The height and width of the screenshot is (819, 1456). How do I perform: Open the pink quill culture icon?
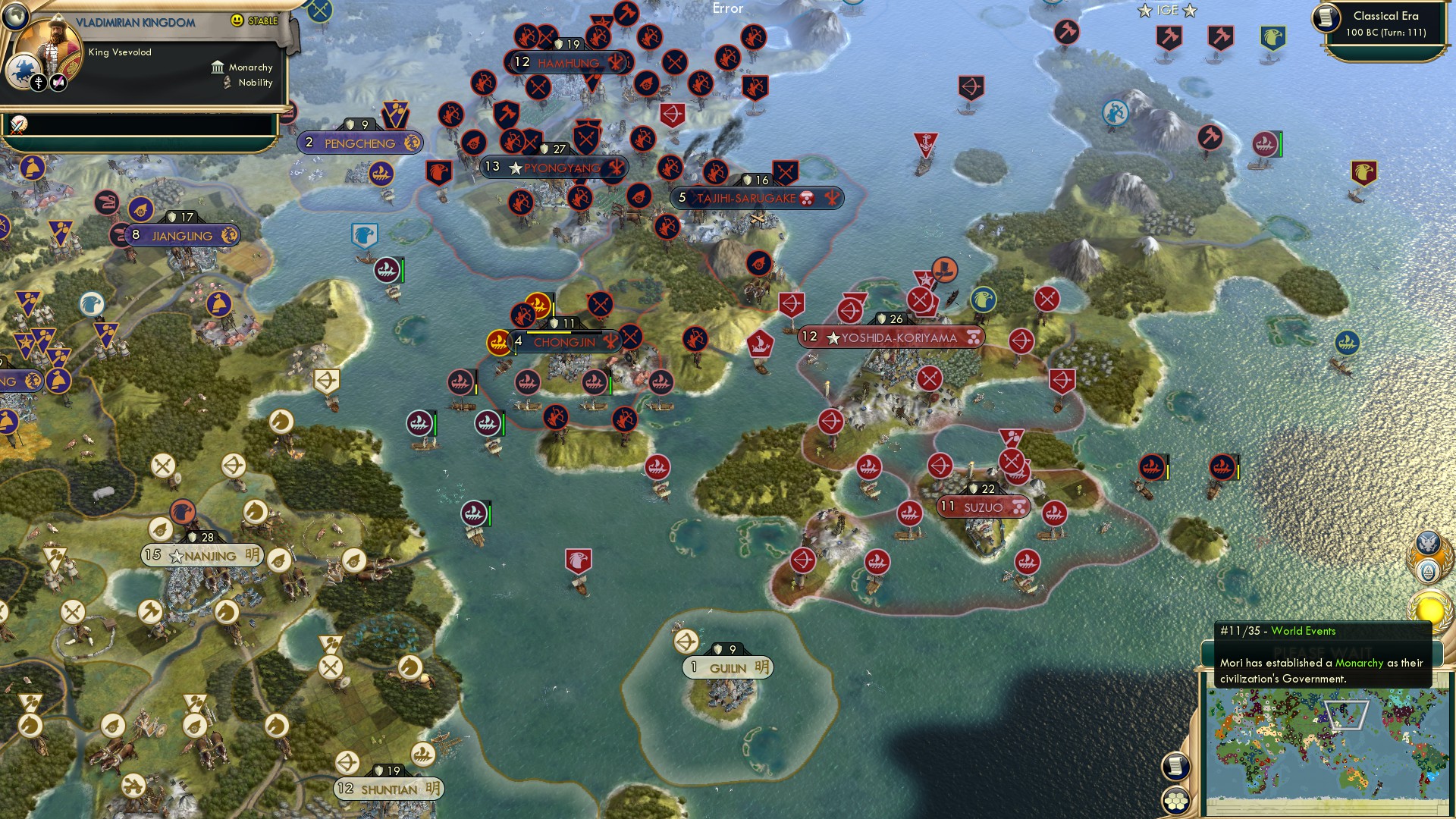(x=58, y=82)
